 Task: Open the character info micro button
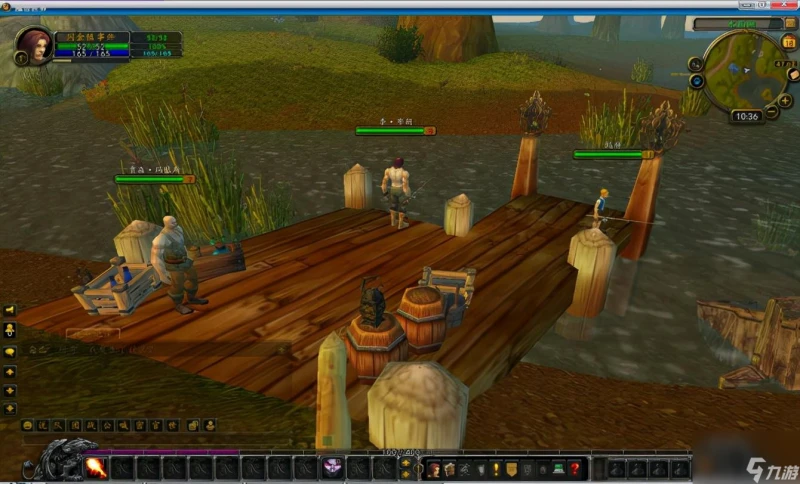(434, 468)
